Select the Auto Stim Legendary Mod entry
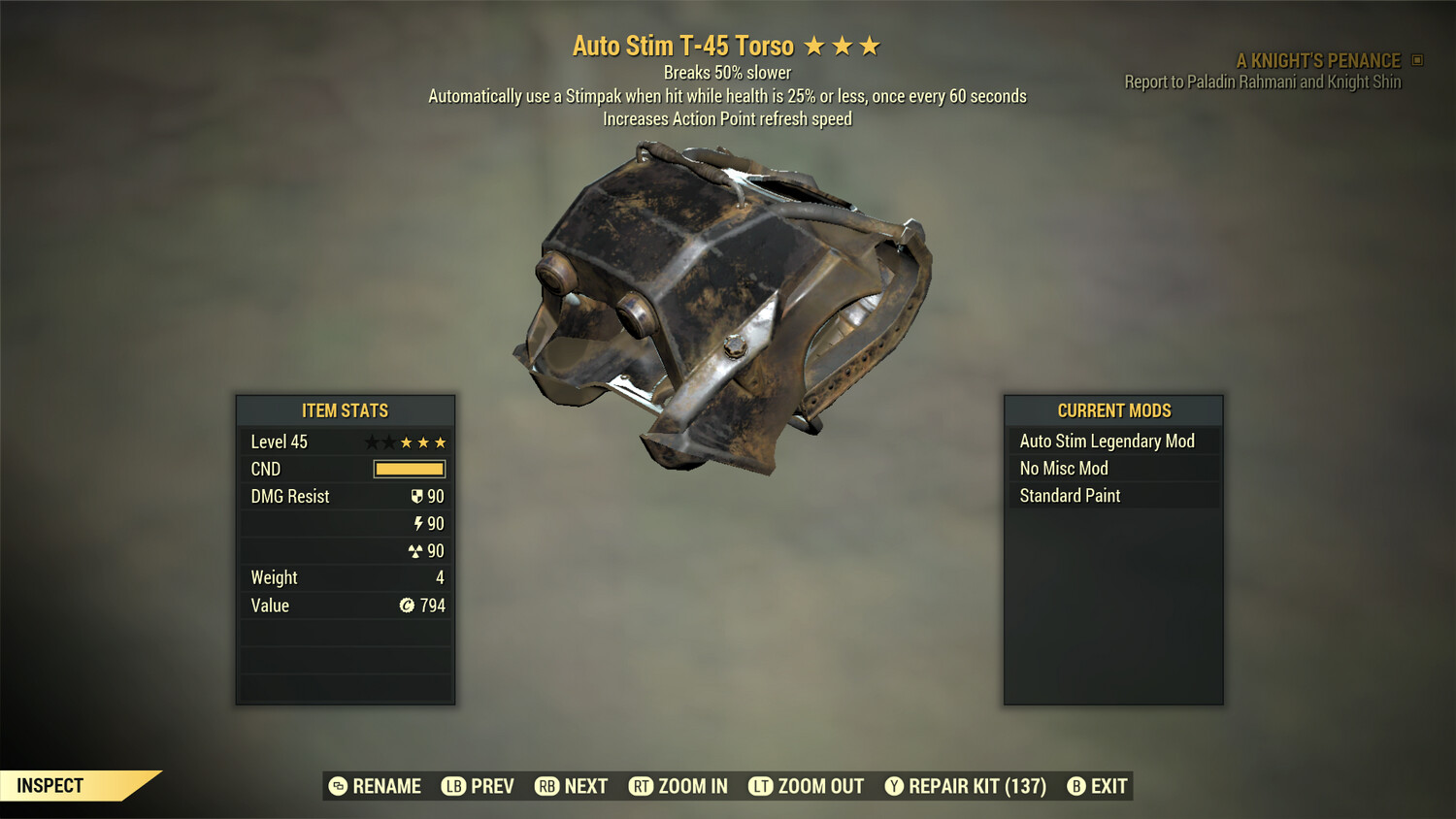The height and width of the screenshot is (819, 1456). pos(1107,441)
